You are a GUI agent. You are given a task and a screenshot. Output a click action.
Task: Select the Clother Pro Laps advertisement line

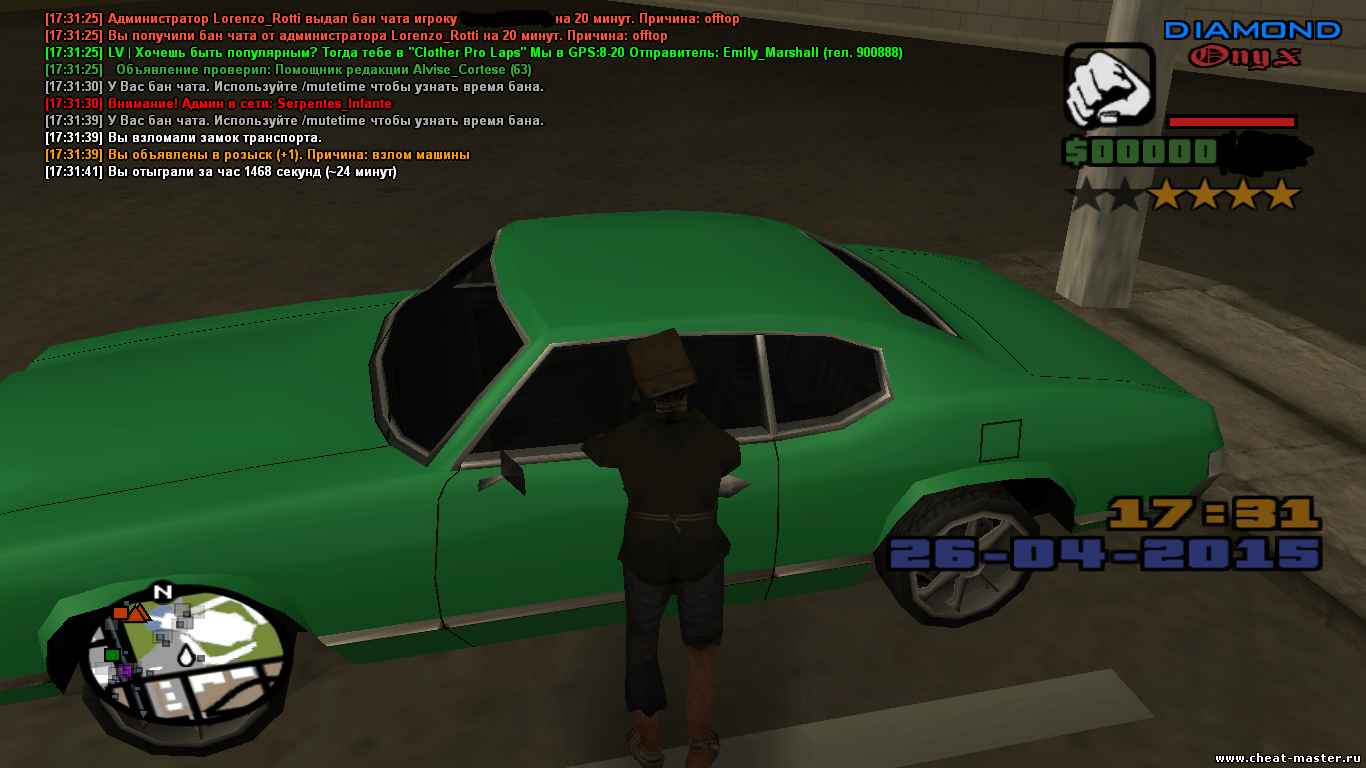coord(473,53)
